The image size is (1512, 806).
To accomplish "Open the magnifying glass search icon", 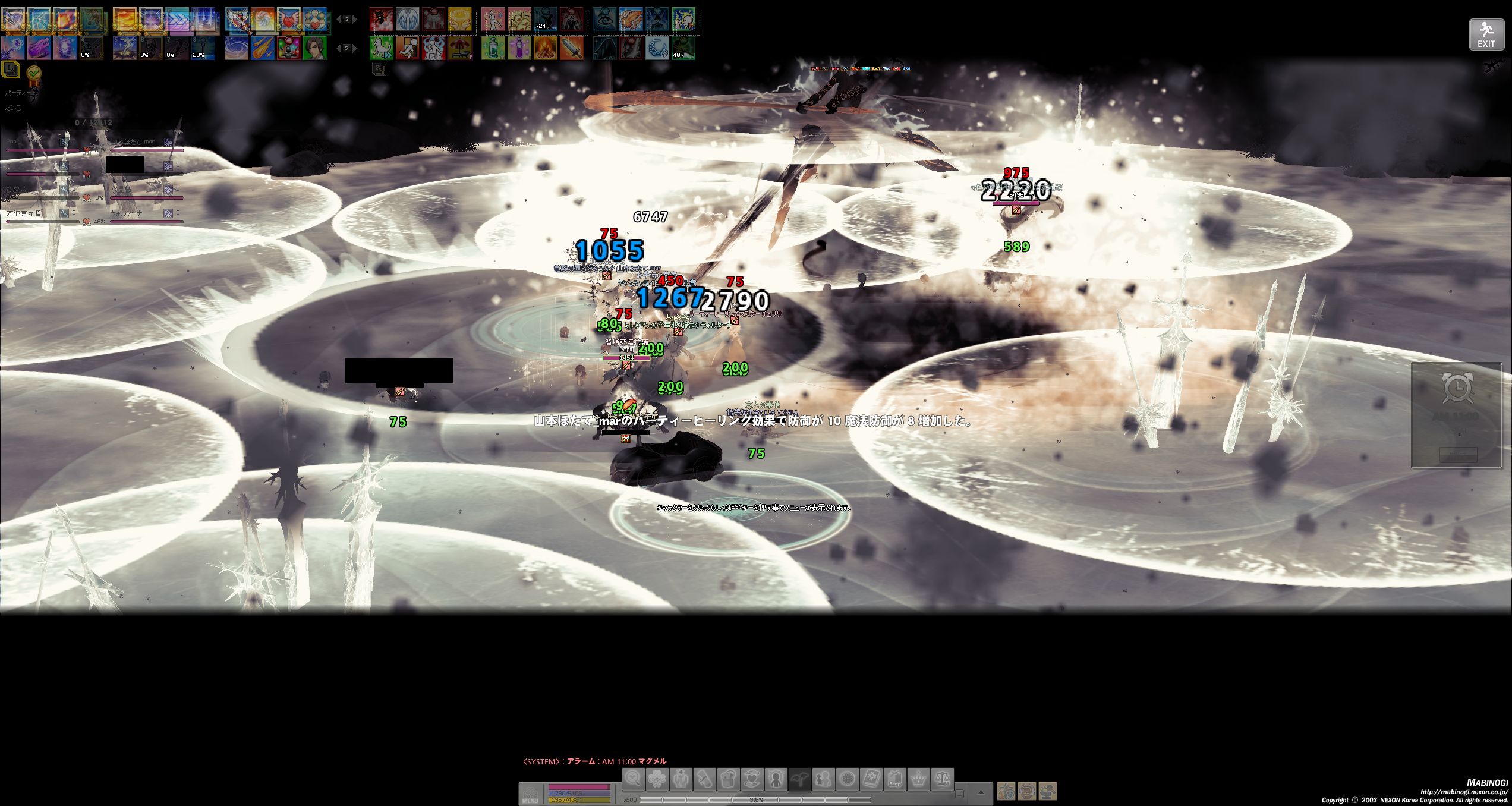I will [634, 779].
